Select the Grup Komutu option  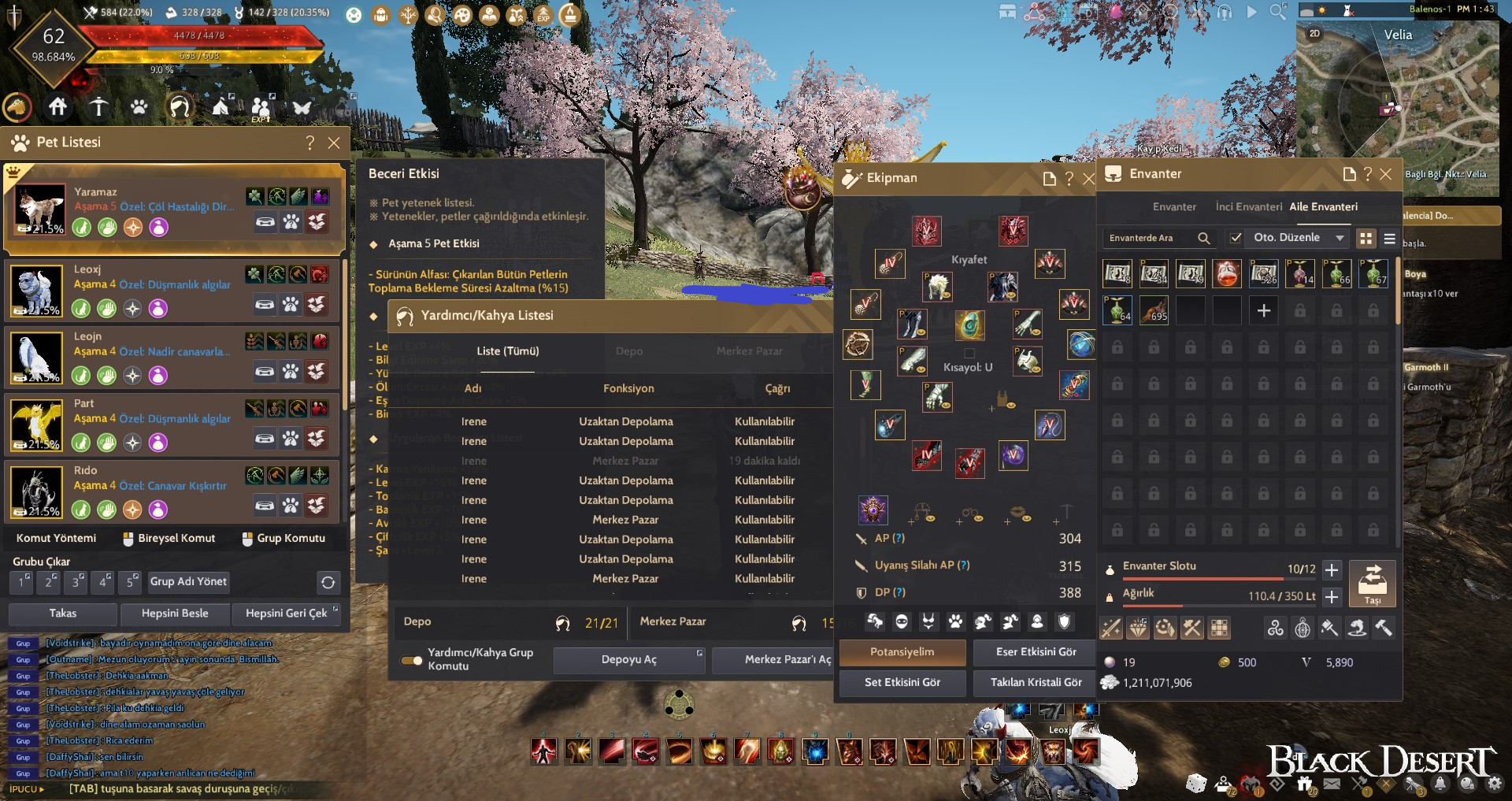(283, 539)
